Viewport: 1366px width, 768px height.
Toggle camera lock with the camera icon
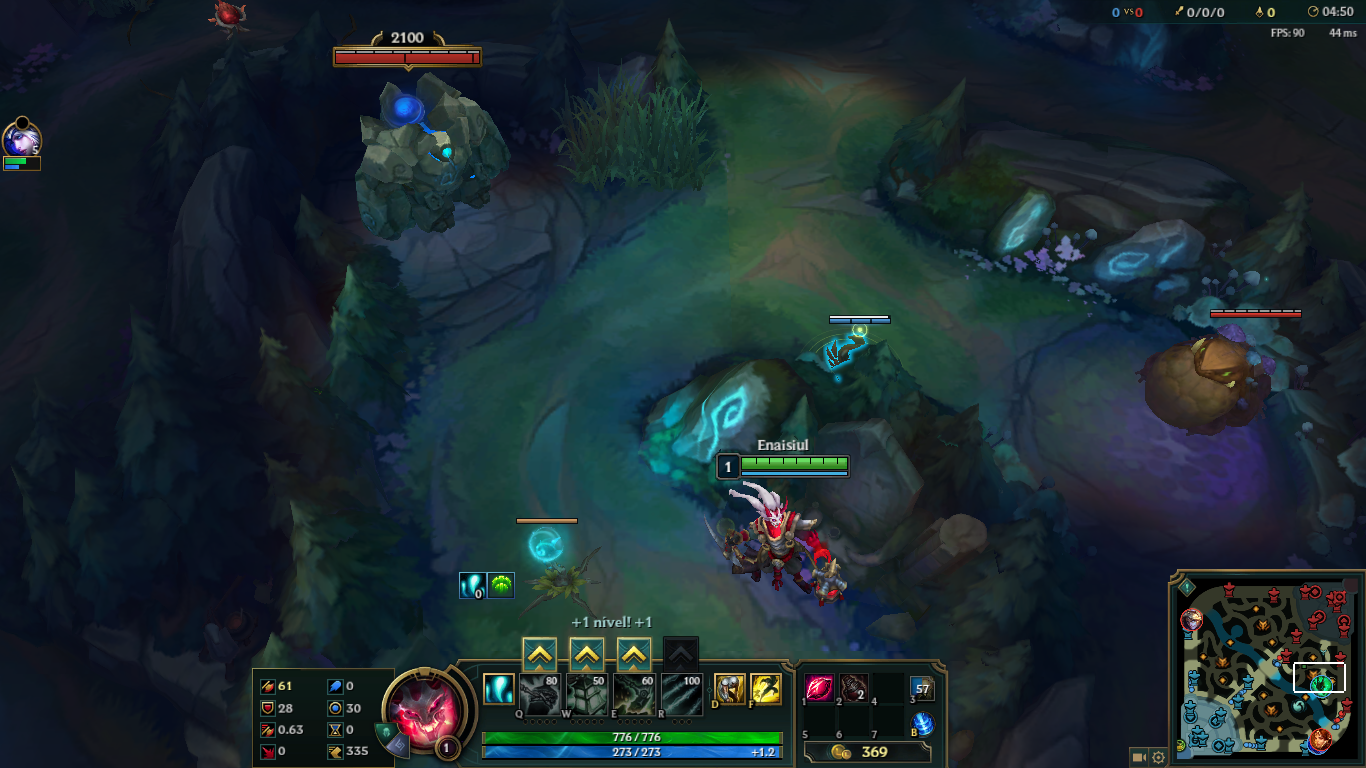pos(1139,758)
